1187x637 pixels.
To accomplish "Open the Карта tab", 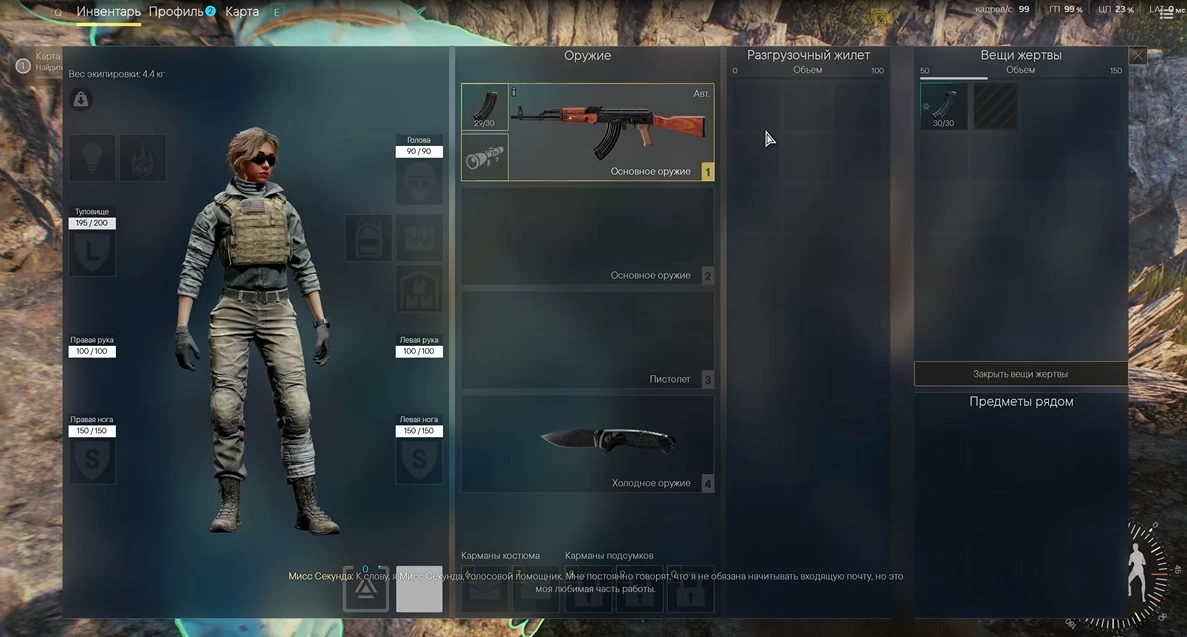I will coord(242,12).
